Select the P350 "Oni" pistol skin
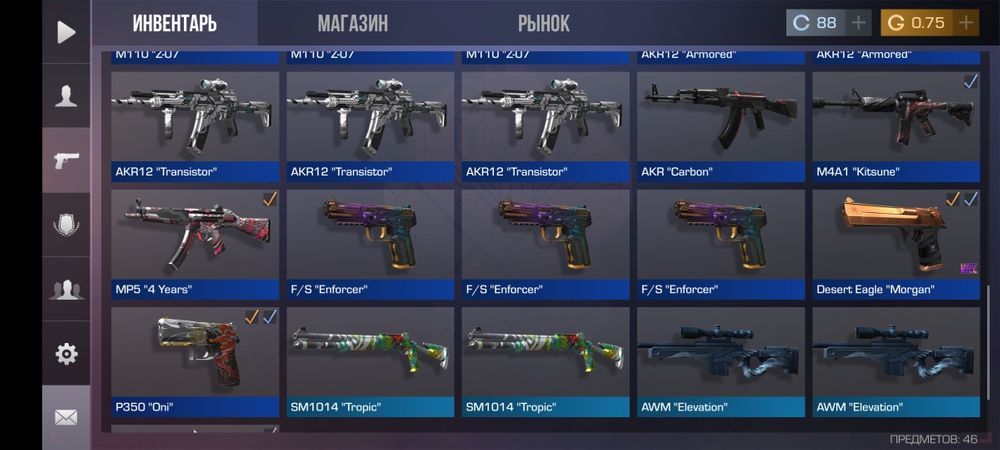Viewport: 1000px width, 450px height. 195,361
